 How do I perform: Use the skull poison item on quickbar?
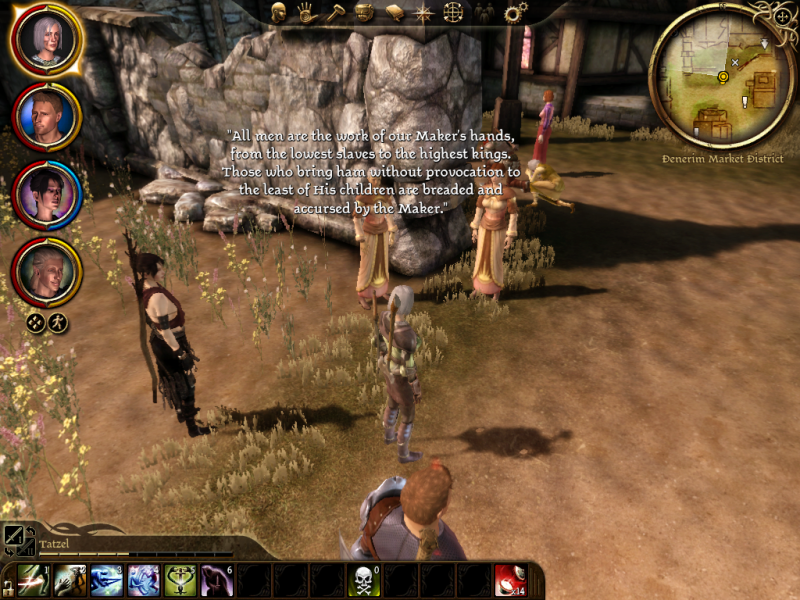click(361, 581)
